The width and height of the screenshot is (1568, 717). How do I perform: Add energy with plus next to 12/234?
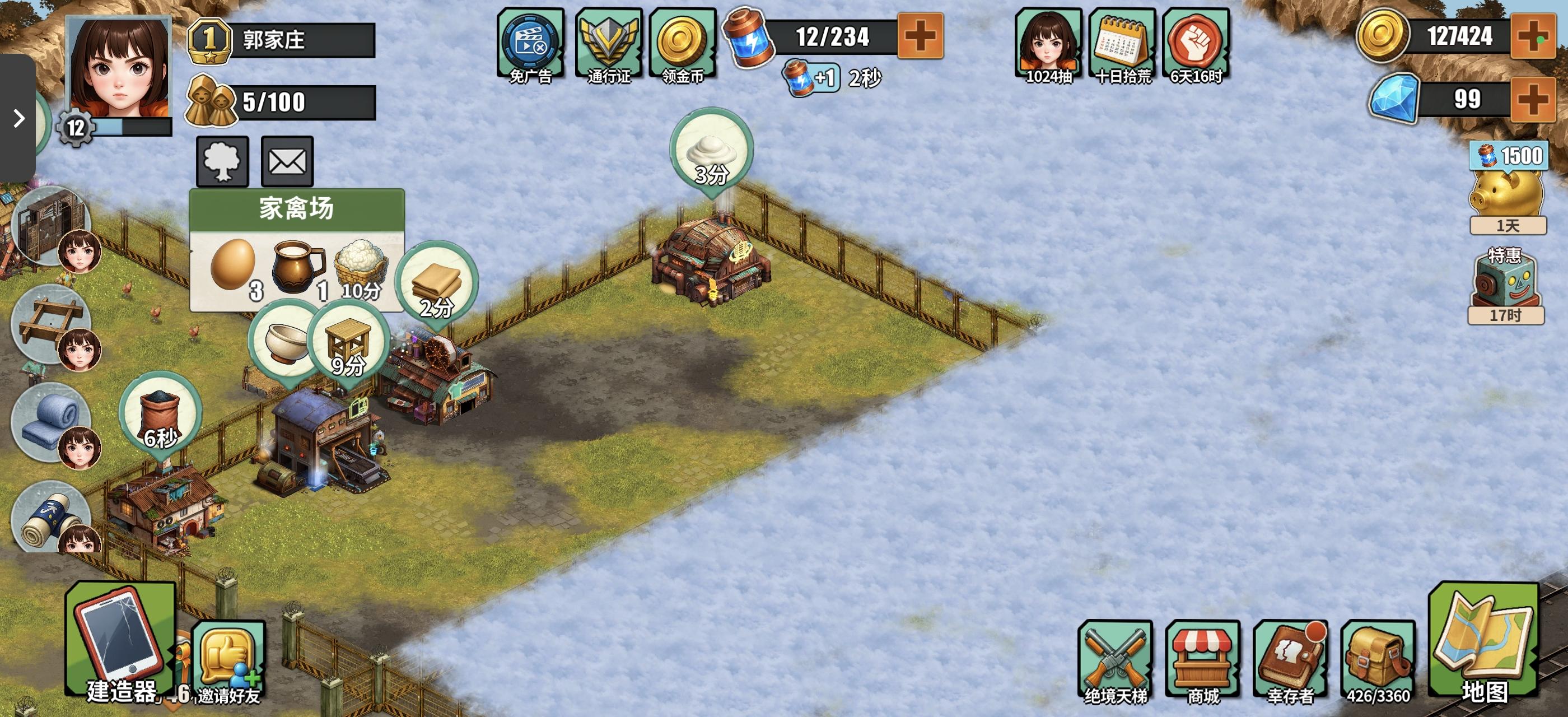tap(920, 35)
